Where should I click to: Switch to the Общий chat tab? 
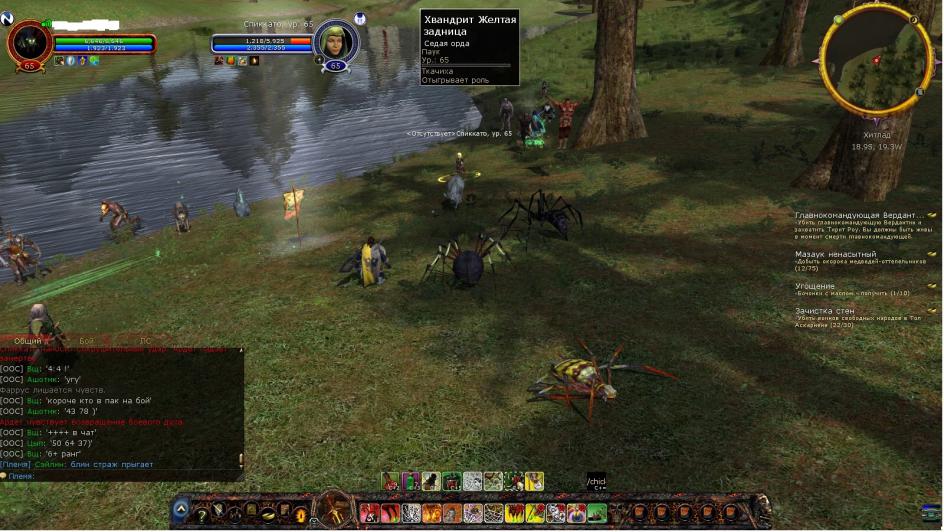[x=28, y=341]
